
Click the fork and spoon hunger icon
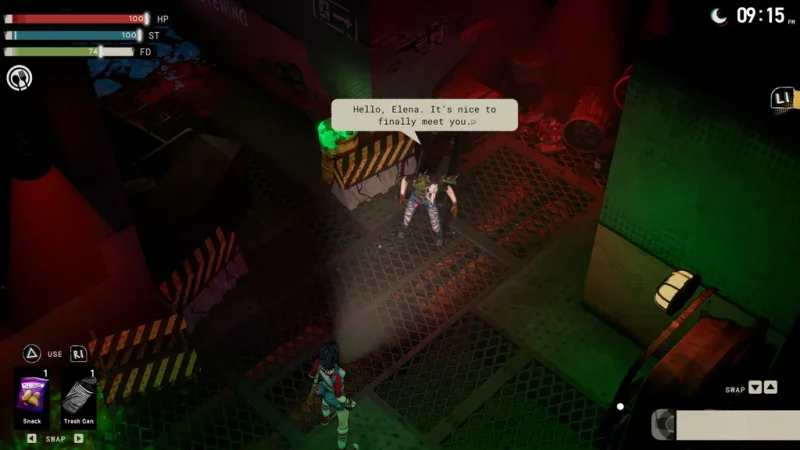click(19, 77)
